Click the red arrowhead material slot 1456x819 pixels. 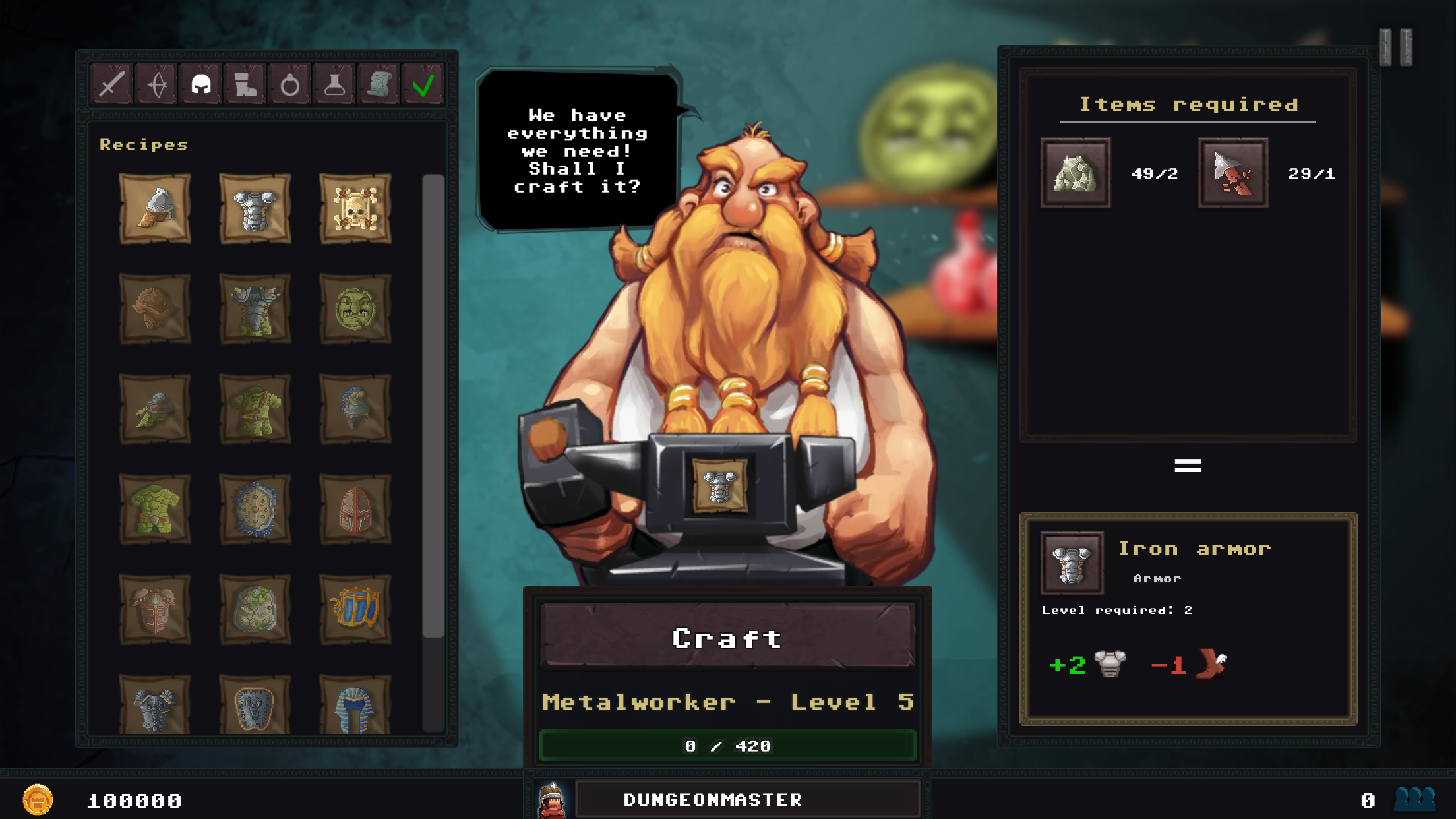click(1233, 173)
